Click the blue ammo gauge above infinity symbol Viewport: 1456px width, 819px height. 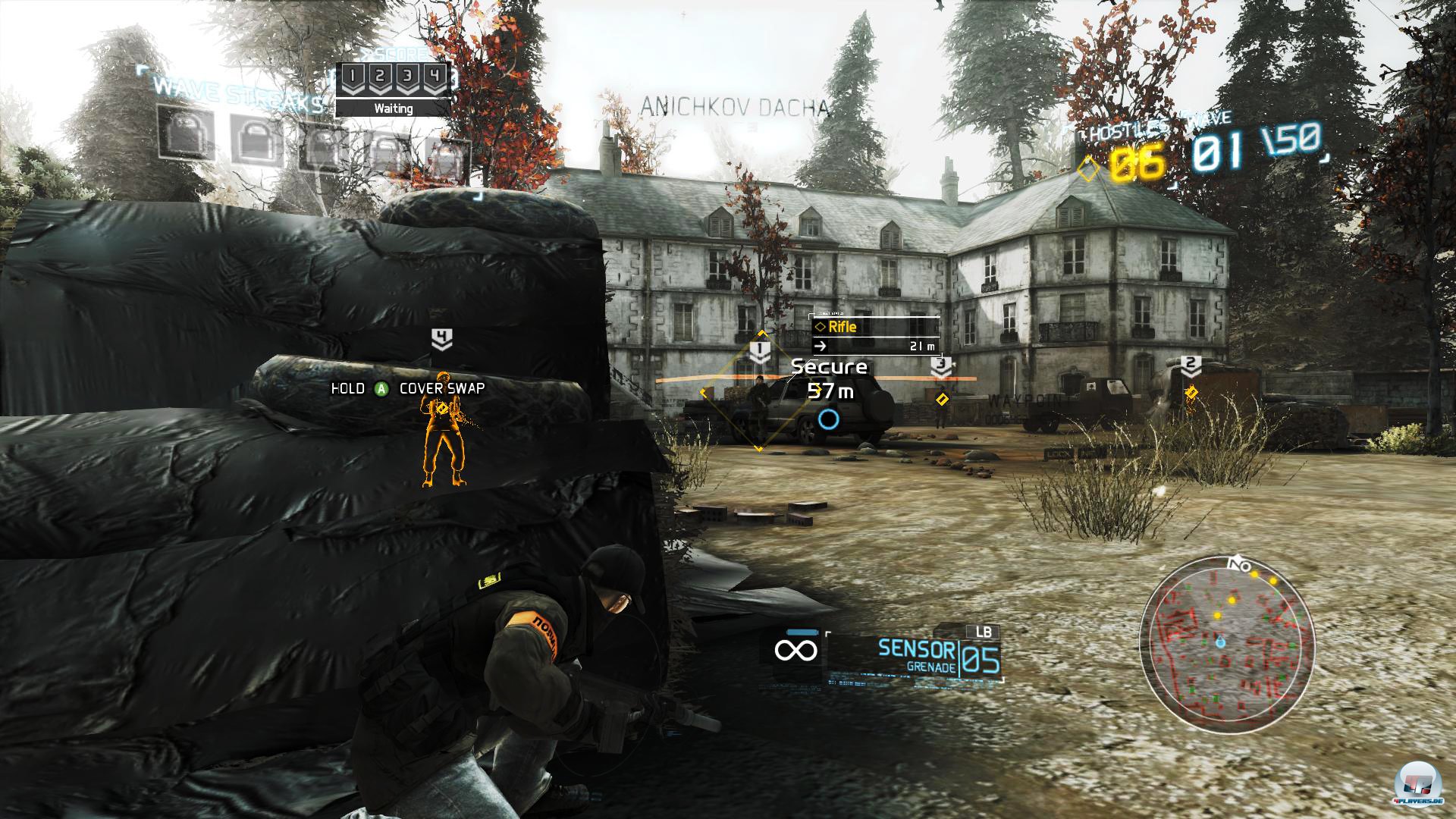802,632
